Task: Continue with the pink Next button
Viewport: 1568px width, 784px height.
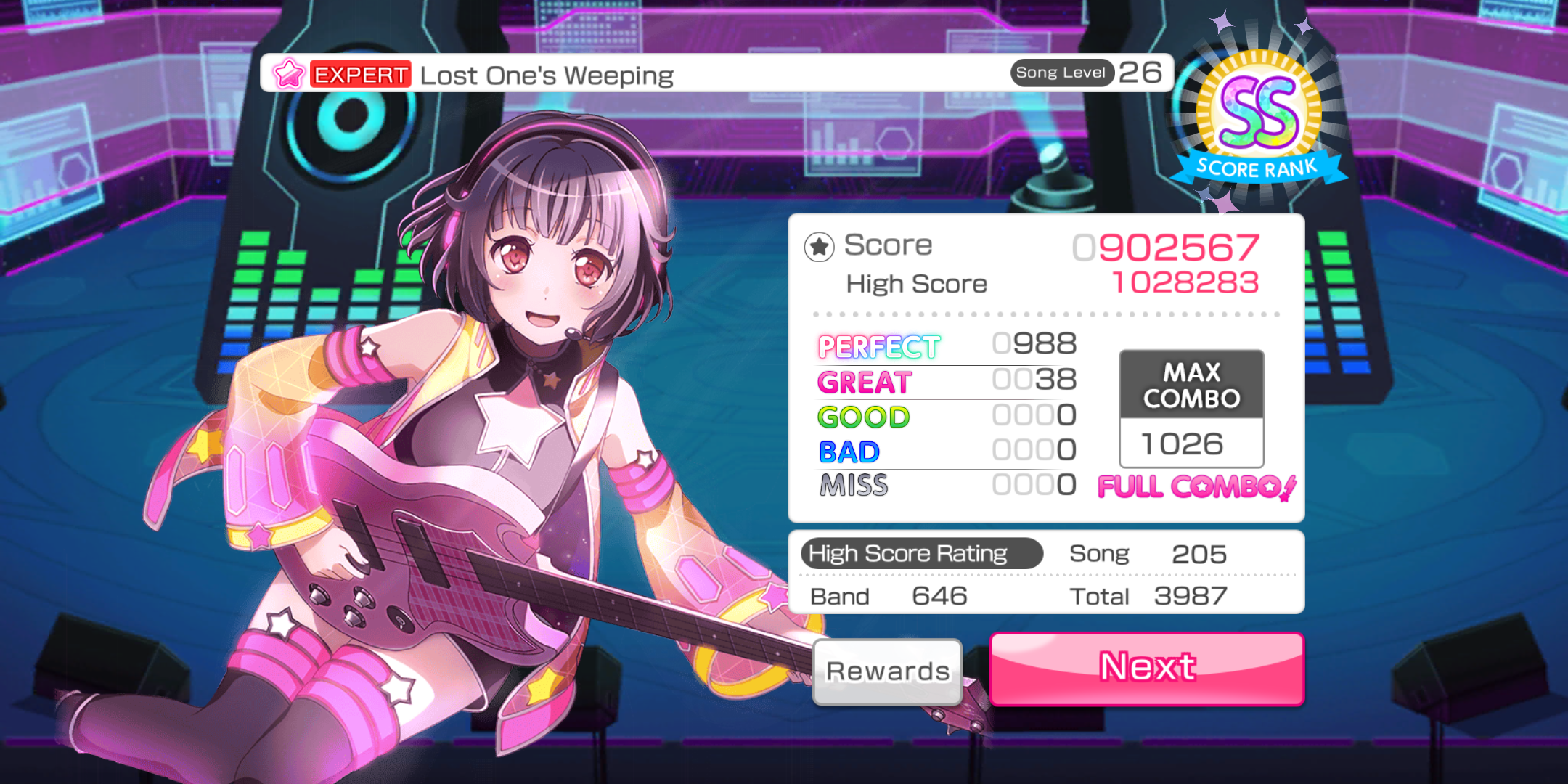Action: coord(1147,668)
